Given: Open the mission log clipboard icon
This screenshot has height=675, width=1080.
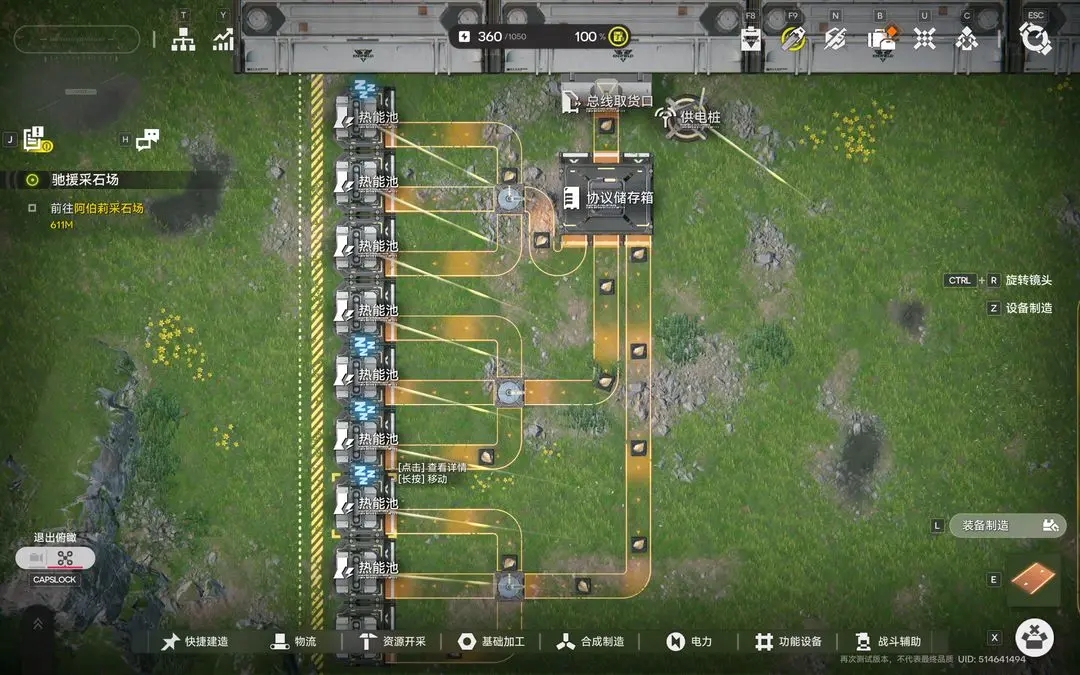Looking at the screenshot, I should (x=37, y=139).
